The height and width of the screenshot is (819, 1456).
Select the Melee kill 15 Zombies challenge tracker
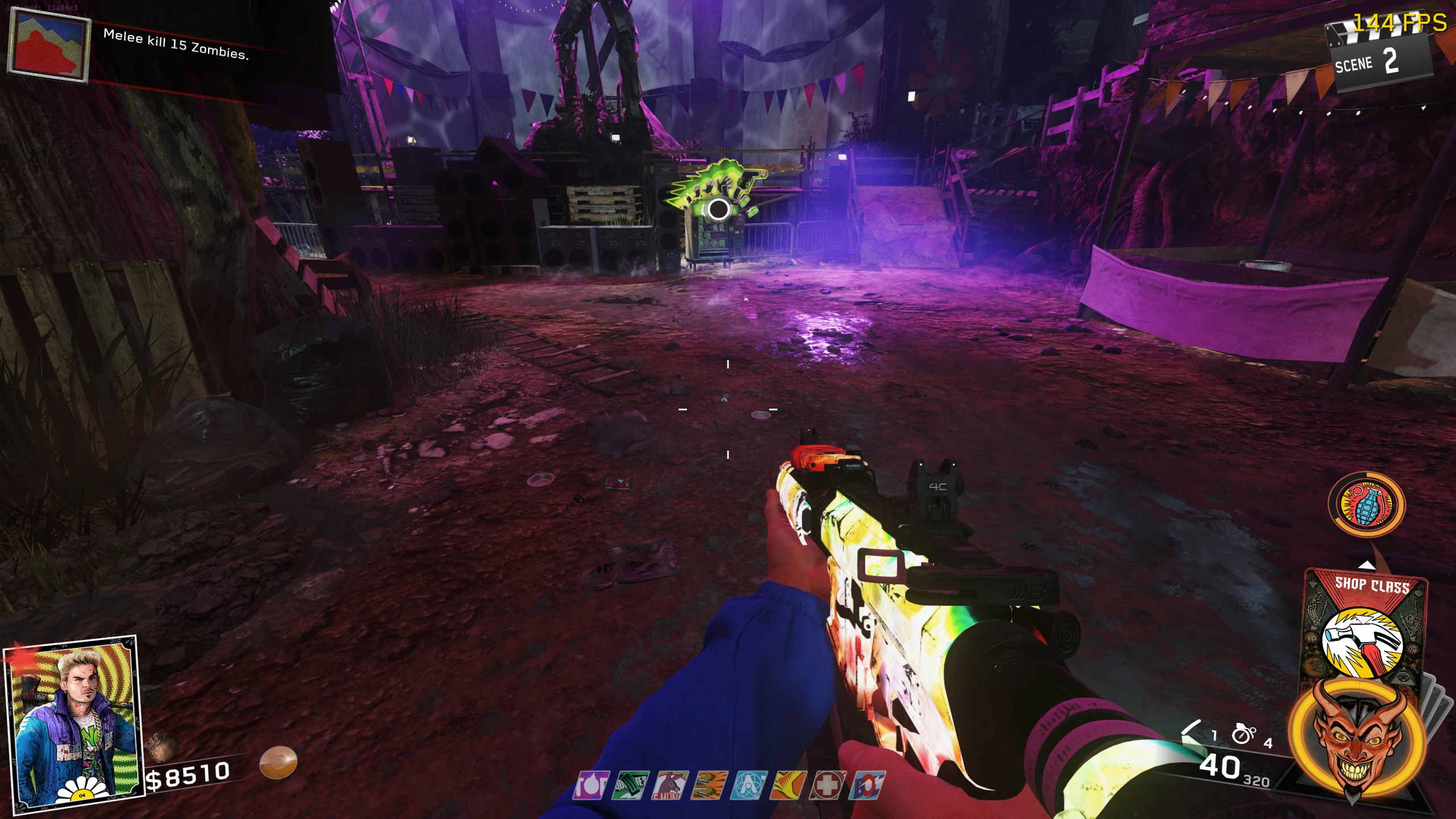point(176,44)
